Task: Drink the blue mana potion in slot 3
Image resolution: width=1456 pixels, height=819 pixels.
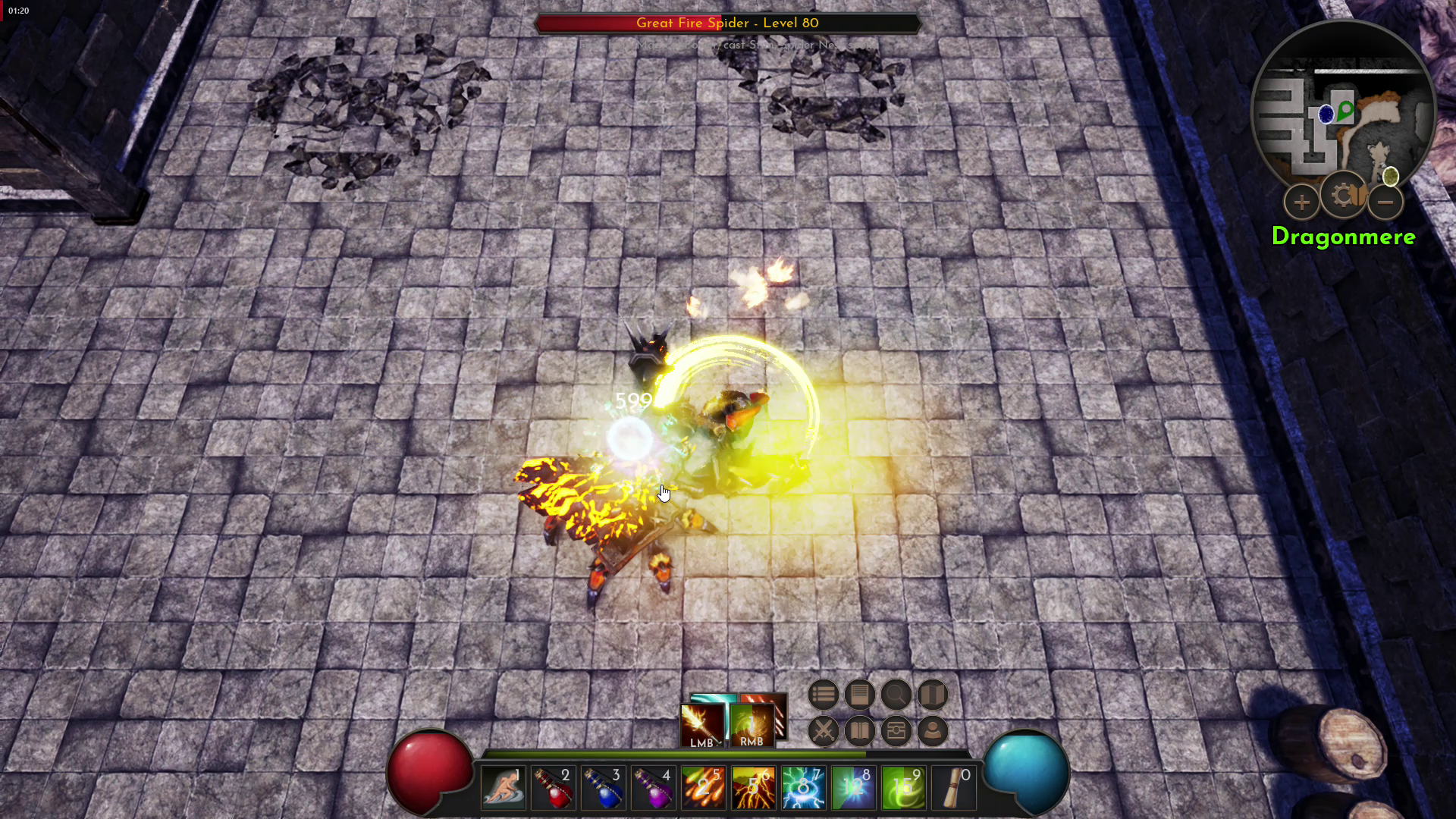Action: pos(603,789)
